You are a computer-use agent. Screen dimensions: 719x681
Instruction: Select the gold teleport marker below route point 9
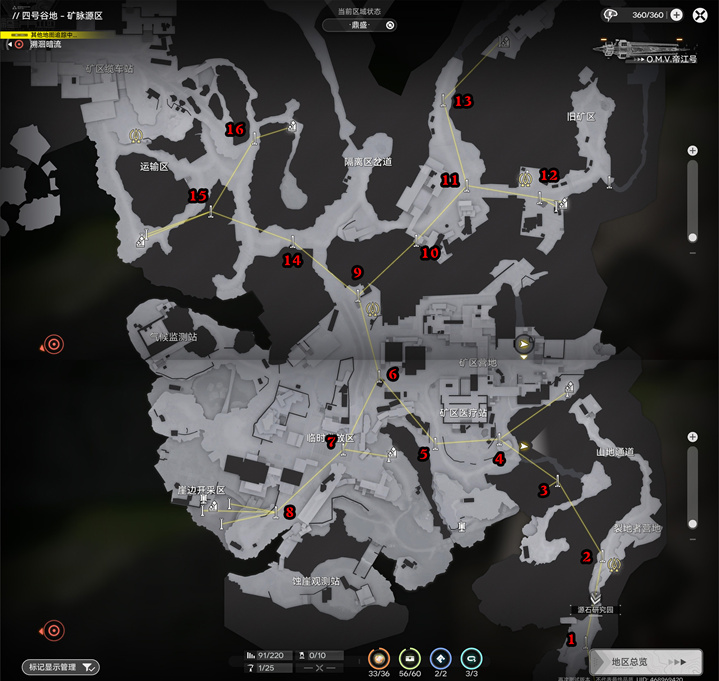pyautogui.click(x=372, y=309)
